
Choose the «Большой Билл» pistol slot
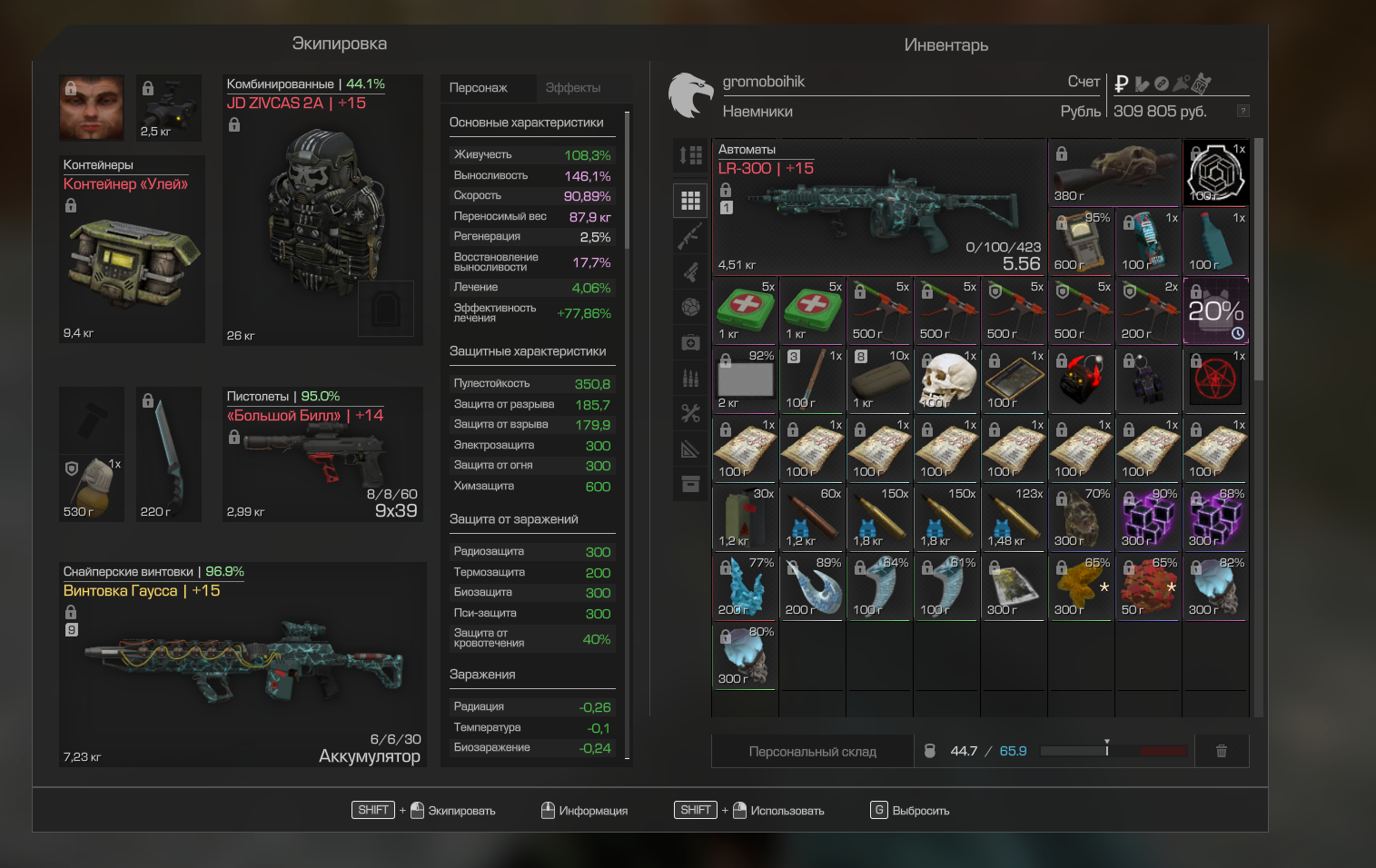(322, 456)
